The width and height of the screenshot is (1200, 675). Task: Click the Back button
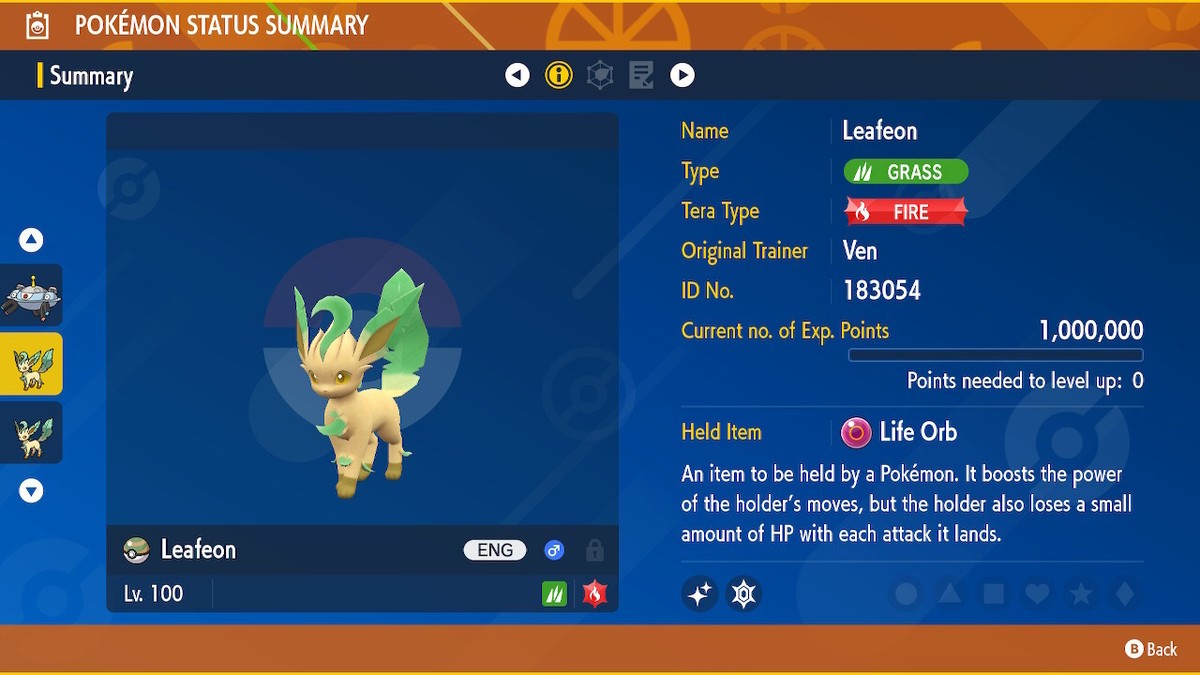pos(1152,649)
